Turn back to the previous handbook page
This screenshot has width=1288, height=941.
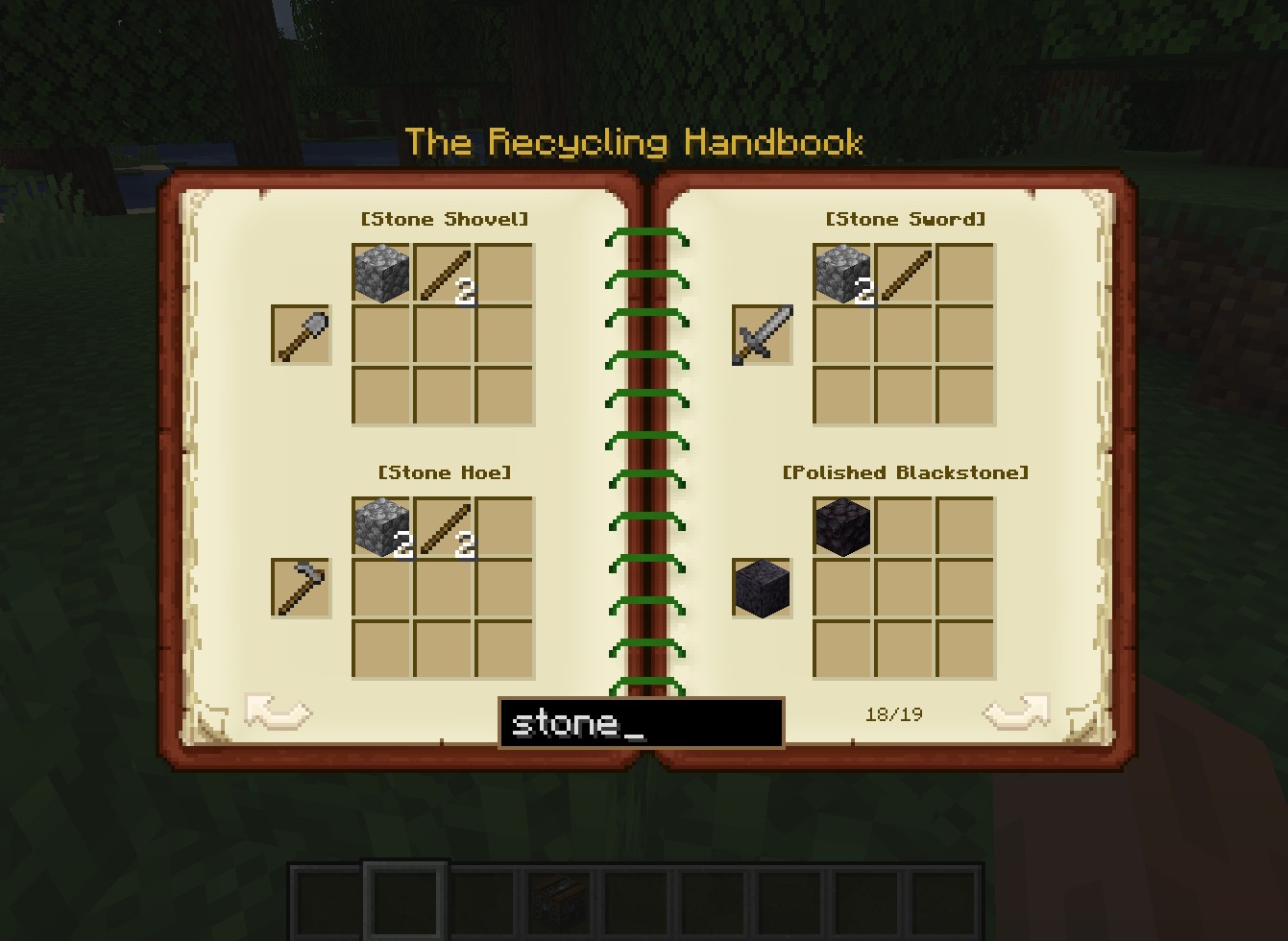278,712
